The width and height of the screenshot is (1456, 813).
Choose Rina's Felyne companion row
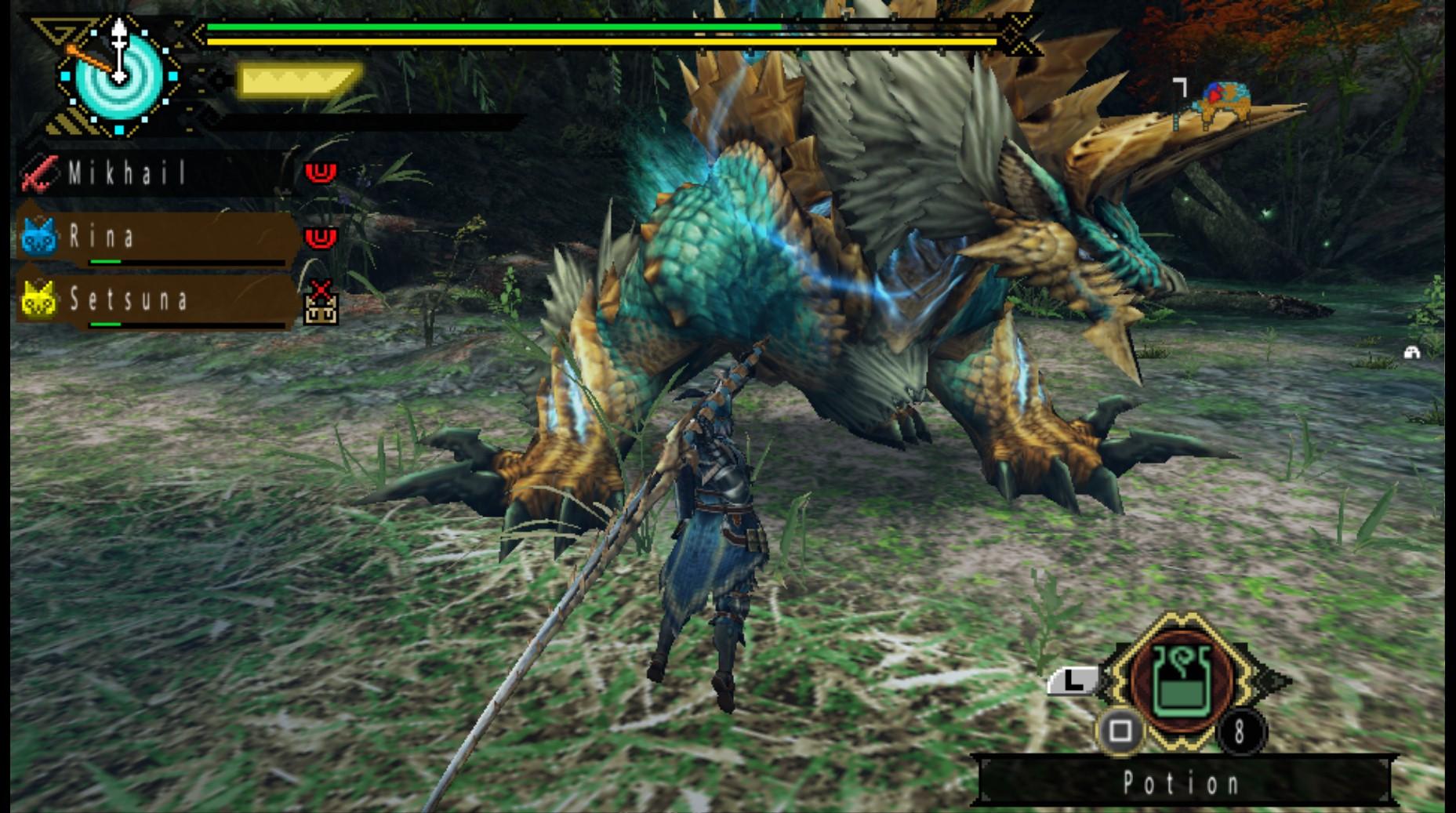coord(157,237)
